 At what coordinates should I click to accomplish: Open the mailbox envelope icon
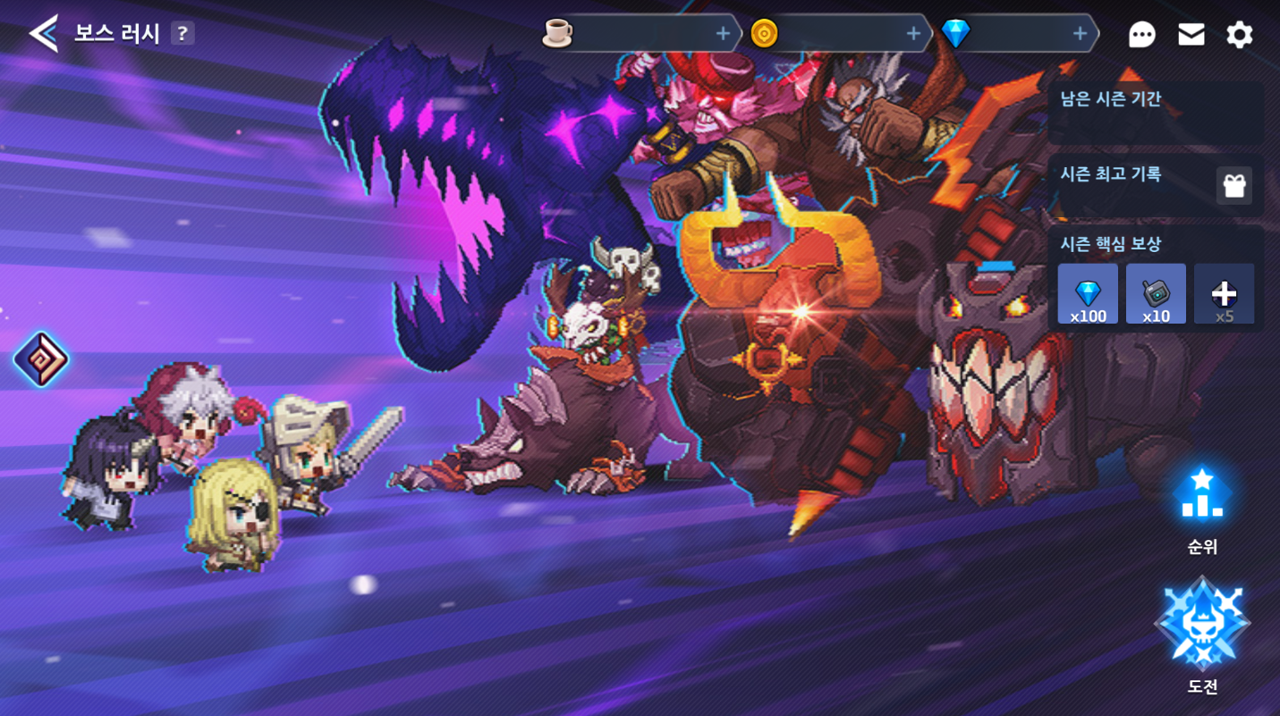click(1191, 35)
